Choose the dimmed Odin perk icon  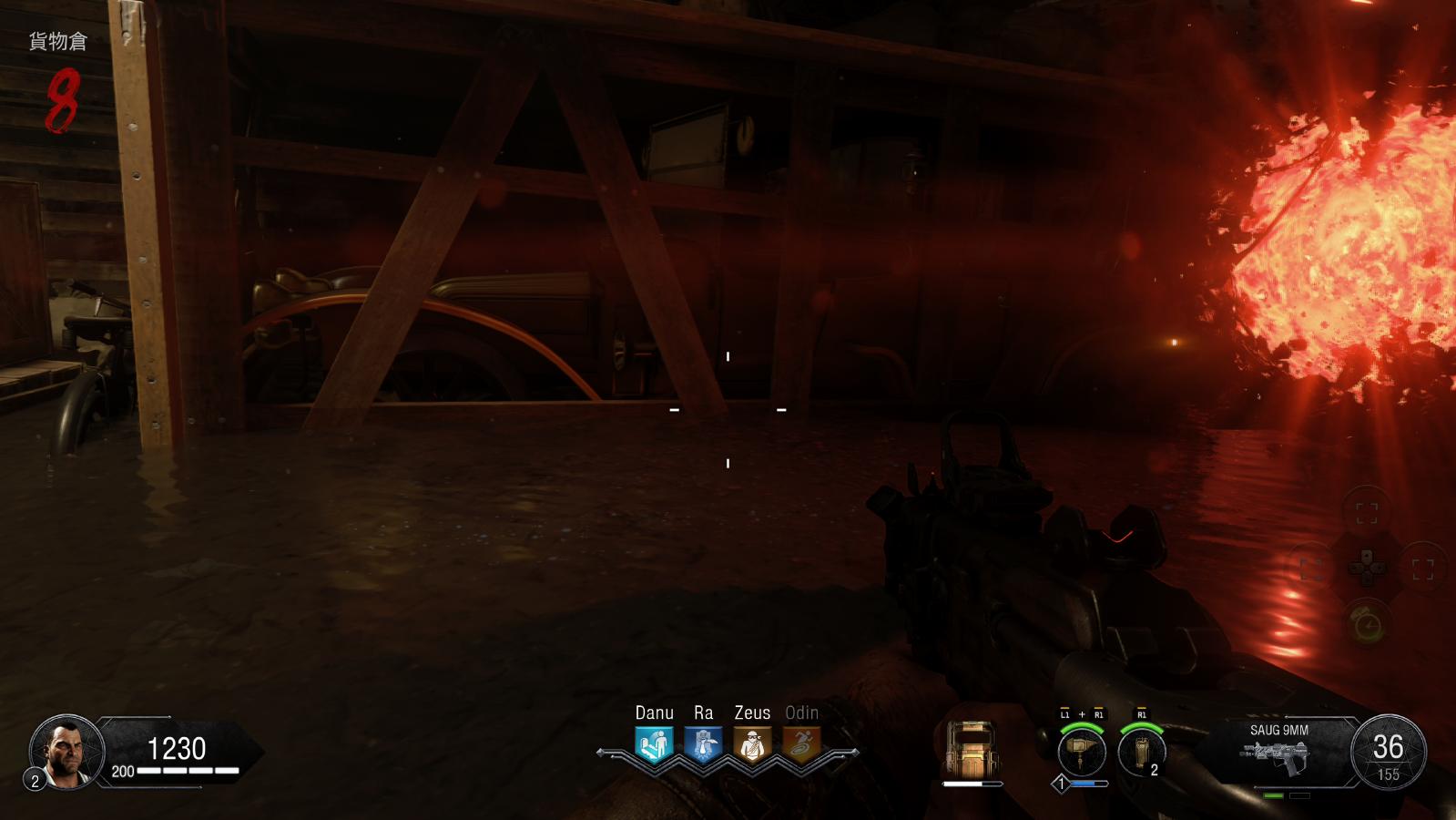click(x=801, y=744)
